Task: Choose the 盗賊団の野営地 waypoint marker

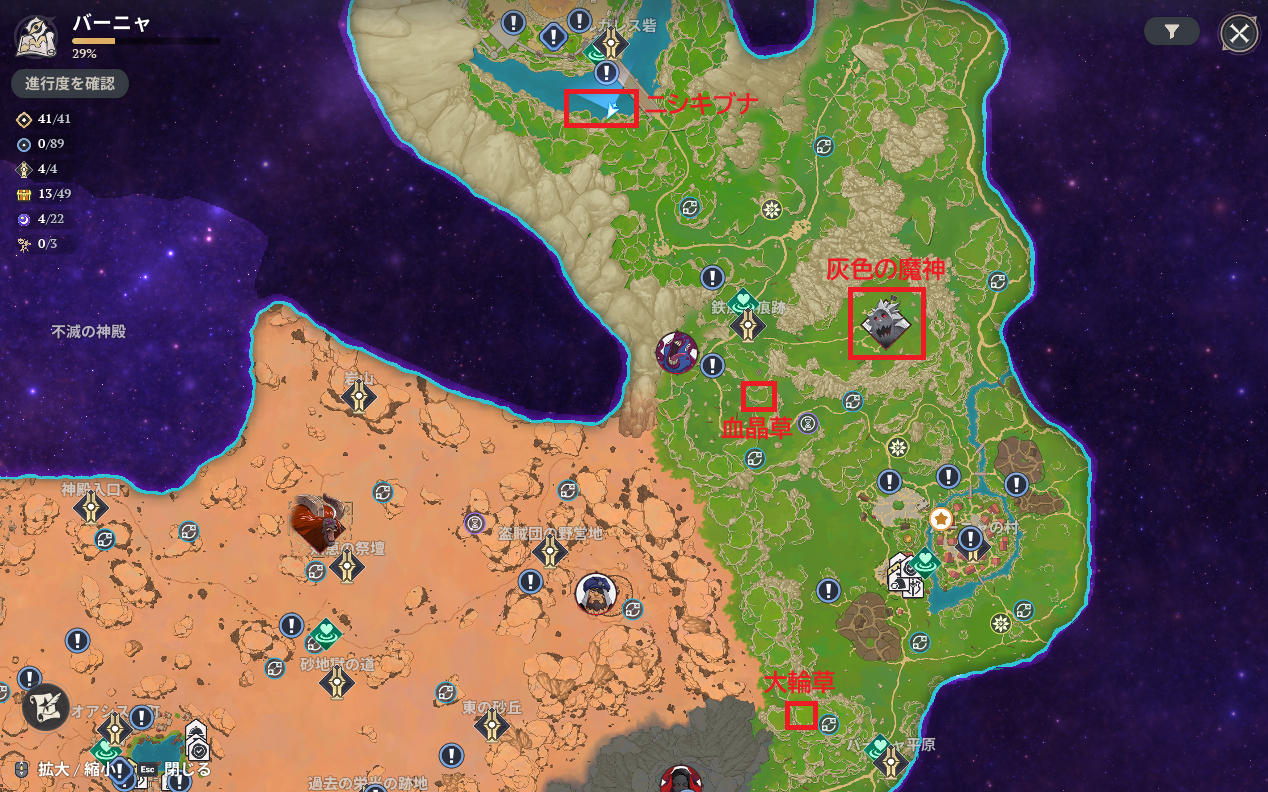Action: click(549, 551)
